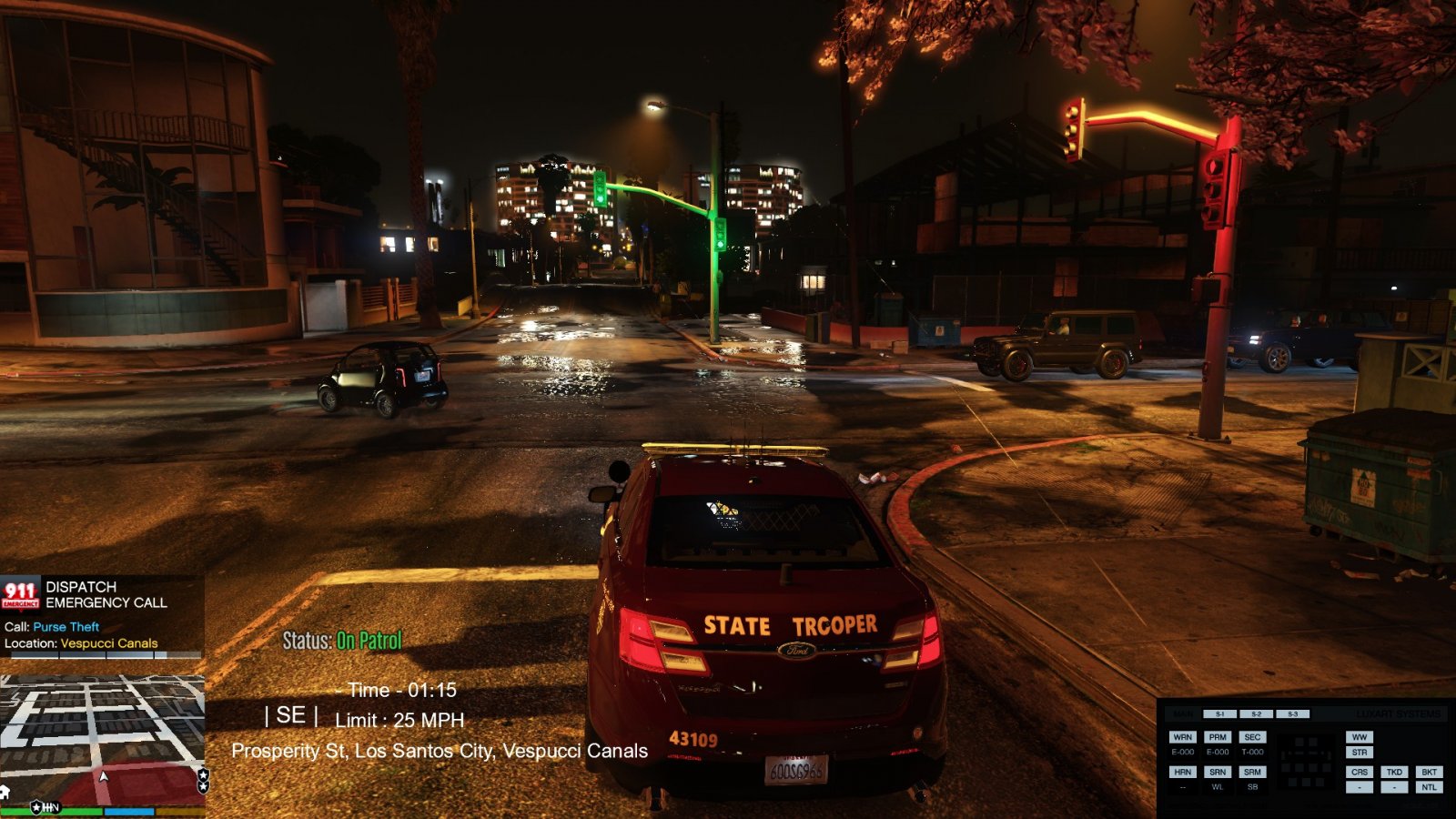Screen dimensions: 1456x819
Task: Toggle the STR button on siren panel
Action: tap(1360, 753)
